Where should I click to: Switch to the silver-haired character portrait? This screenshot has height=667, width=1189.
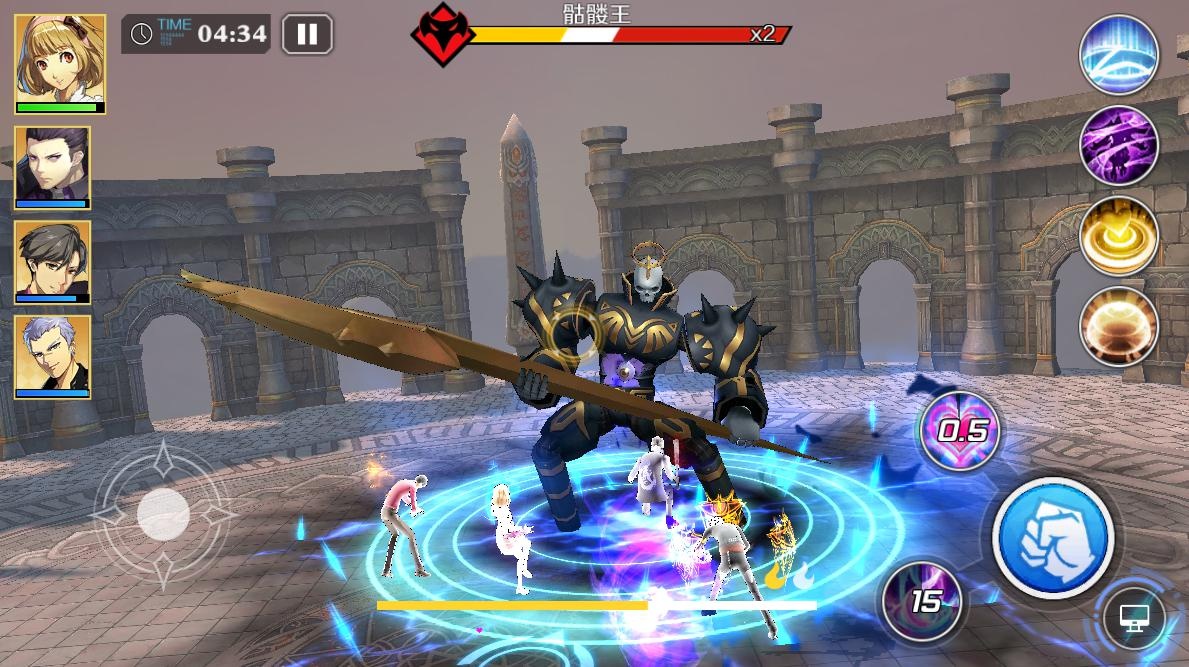coord(52,356)
